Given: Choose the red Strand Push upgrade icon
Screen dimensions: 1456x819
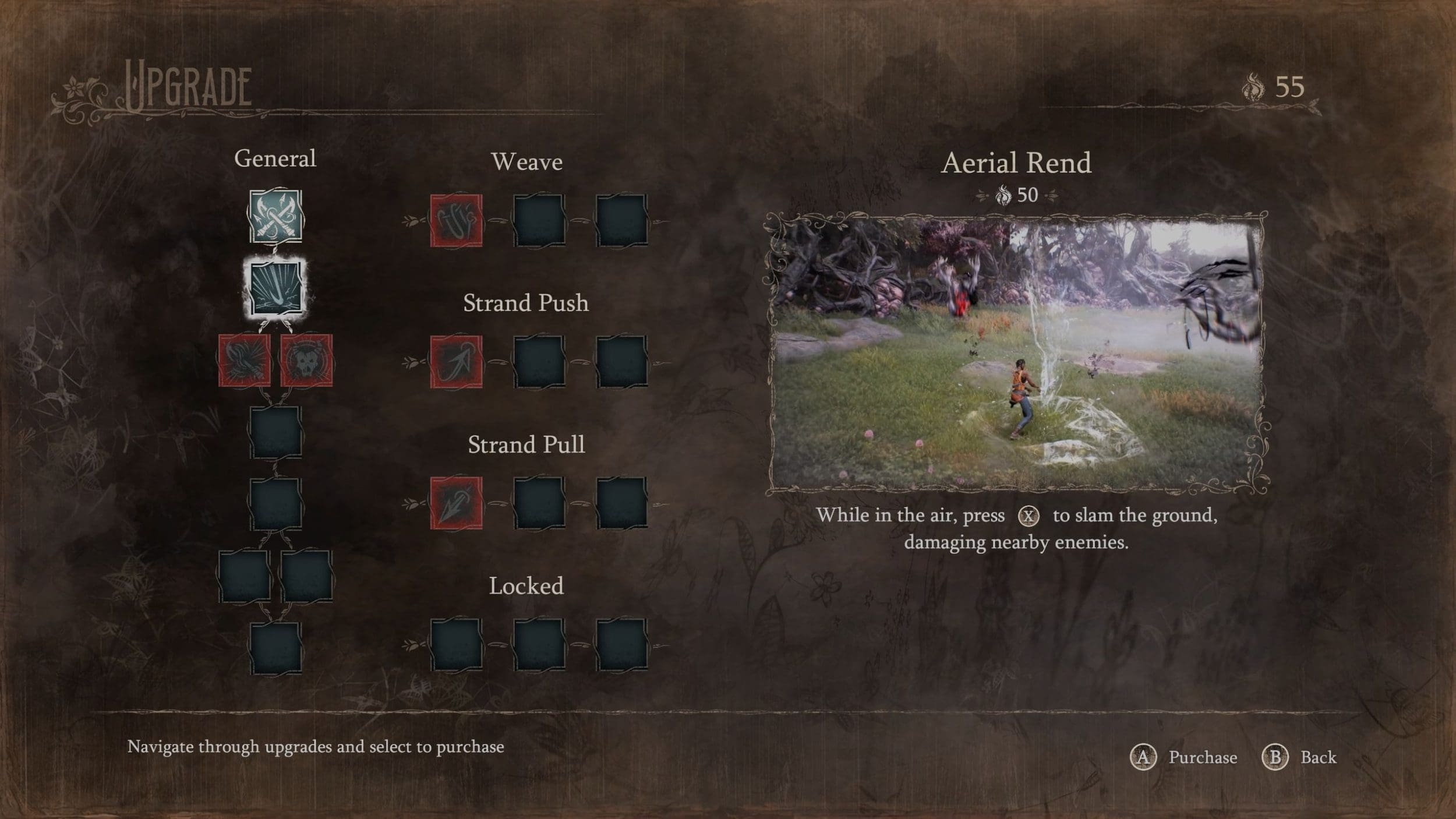Looking at the screenshot, I should 456,362.
